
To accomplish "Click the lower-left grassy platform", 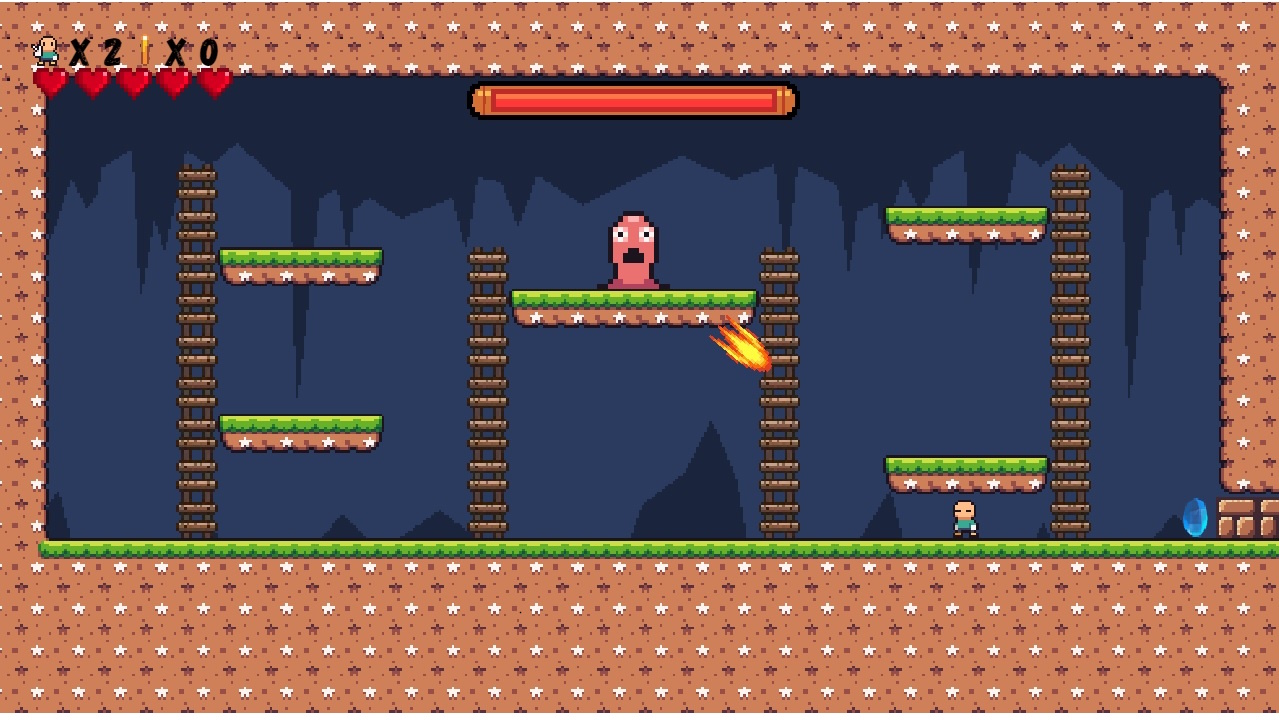I will click(300, 428).
